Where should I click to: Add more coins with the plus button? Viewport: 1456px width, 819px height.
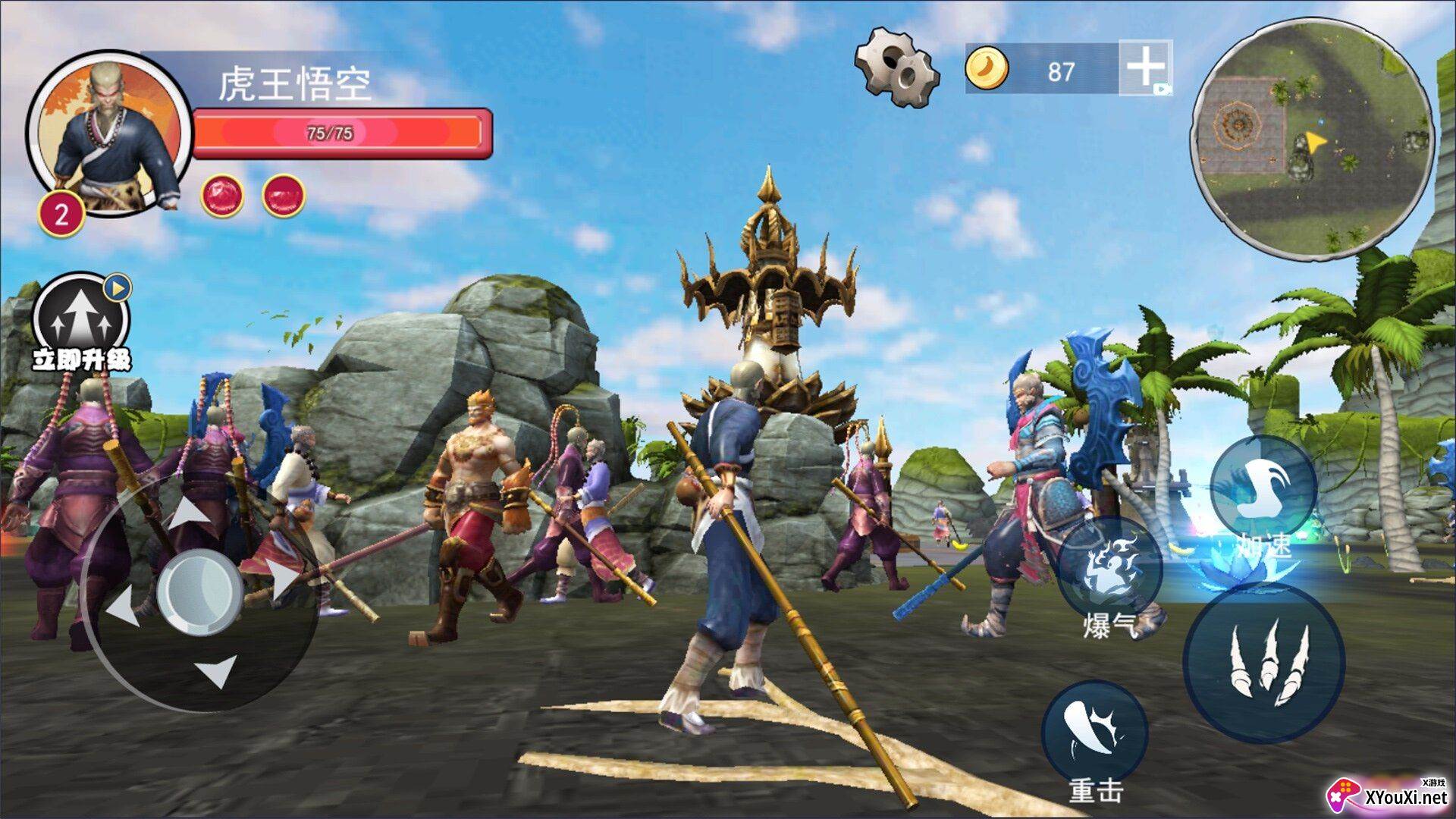1145,67
